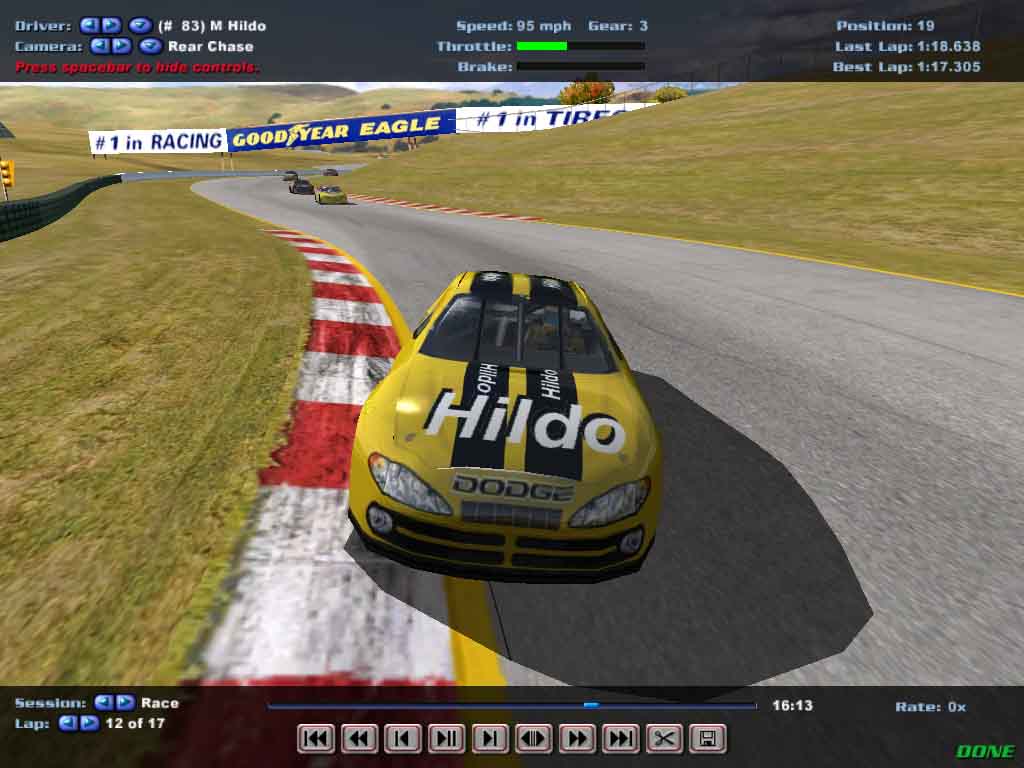Jump back one lap

[67, 723]
